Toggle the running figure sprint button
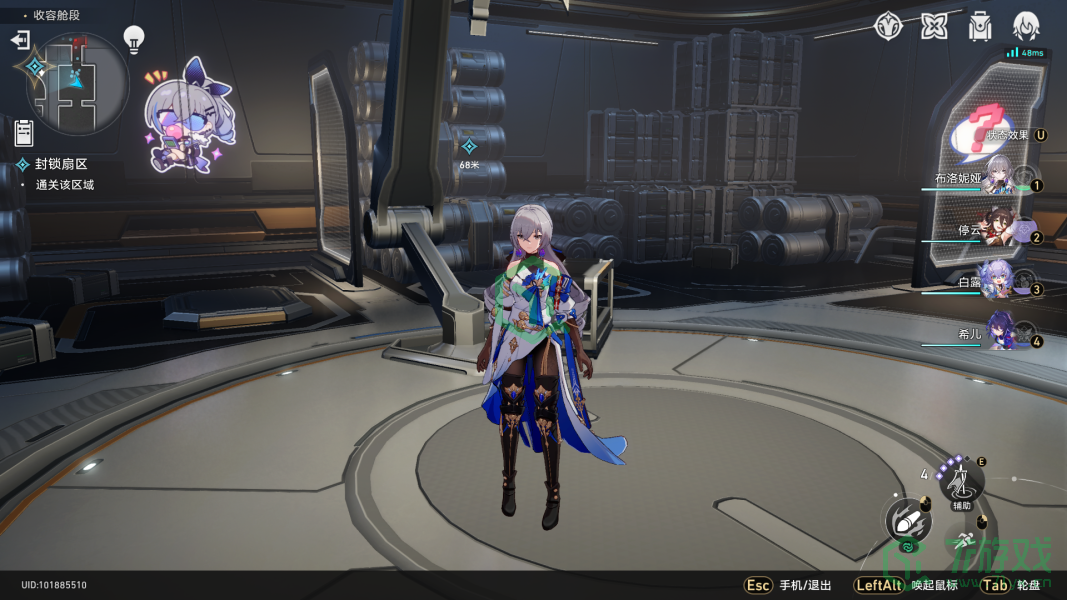The image size is (1067, 600). 964,541
